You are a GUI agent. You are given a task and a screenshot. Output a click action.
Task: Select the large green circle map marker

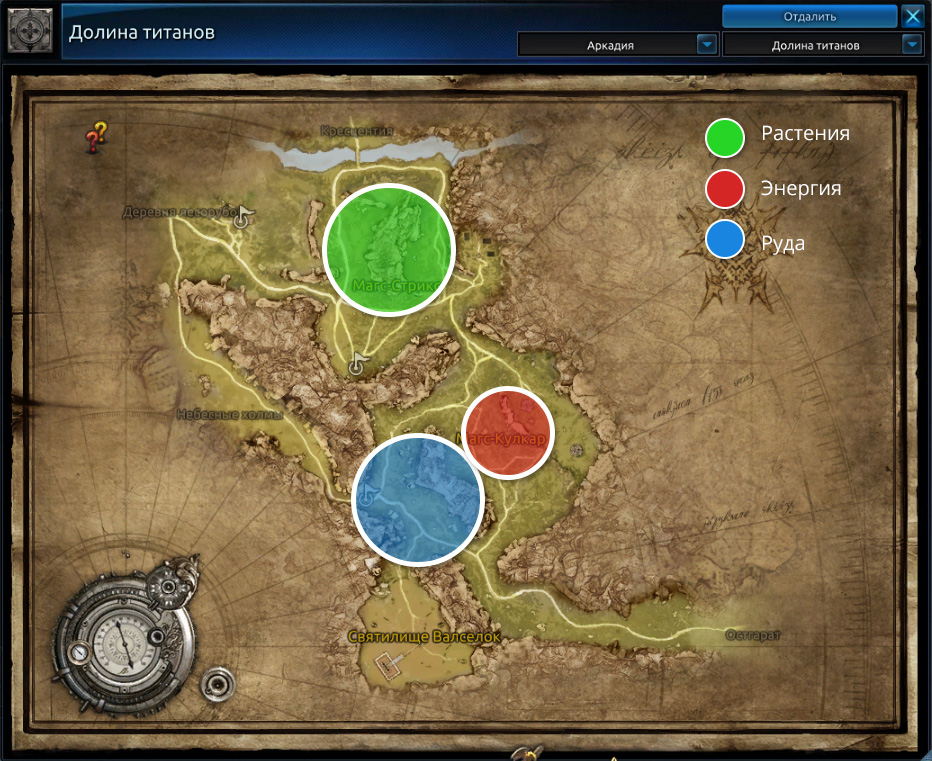pos(389,250)
